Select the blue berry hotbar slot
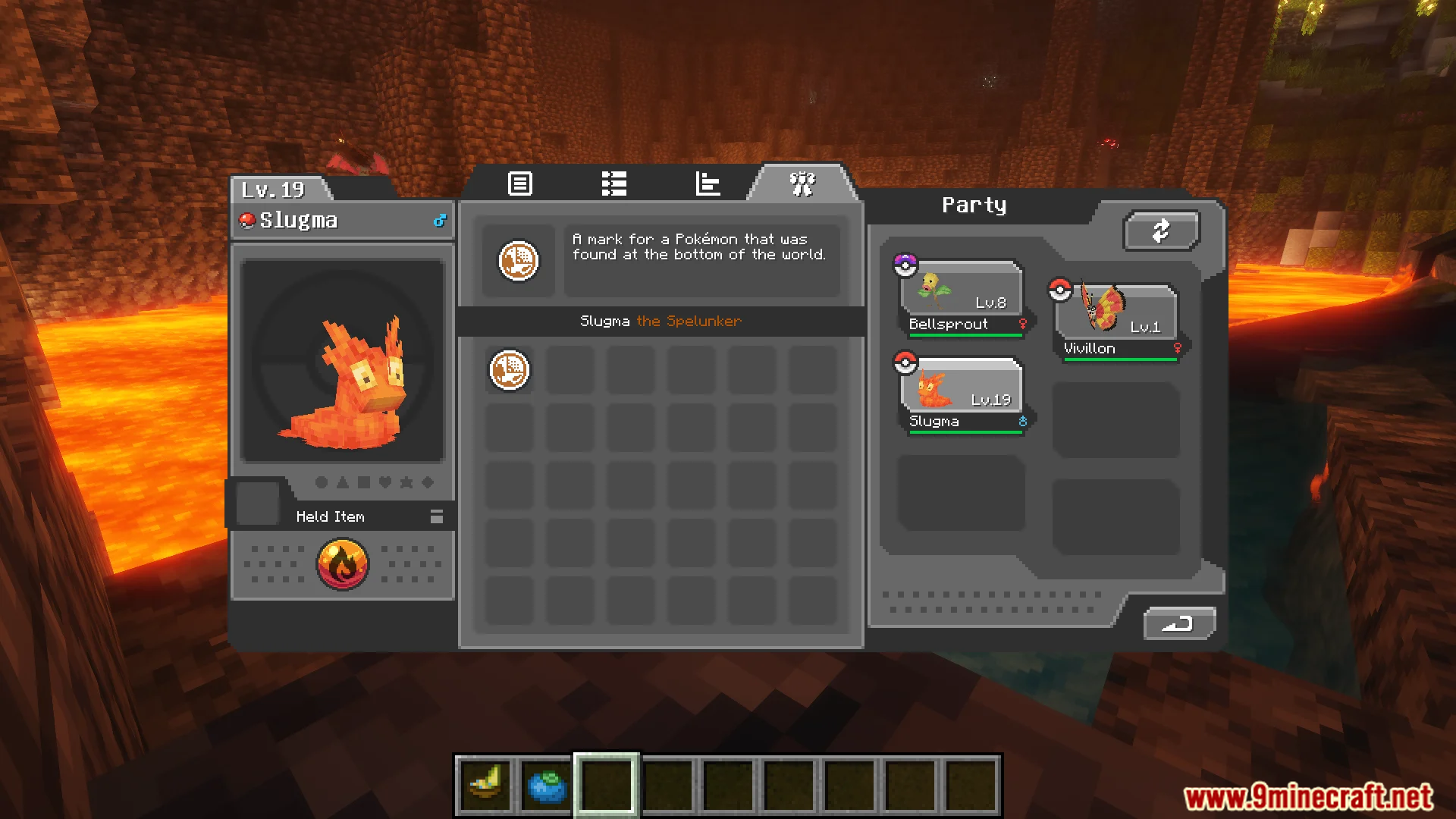Image resolution: width=1456 pixels, height=819 pixels. (547, 785)
